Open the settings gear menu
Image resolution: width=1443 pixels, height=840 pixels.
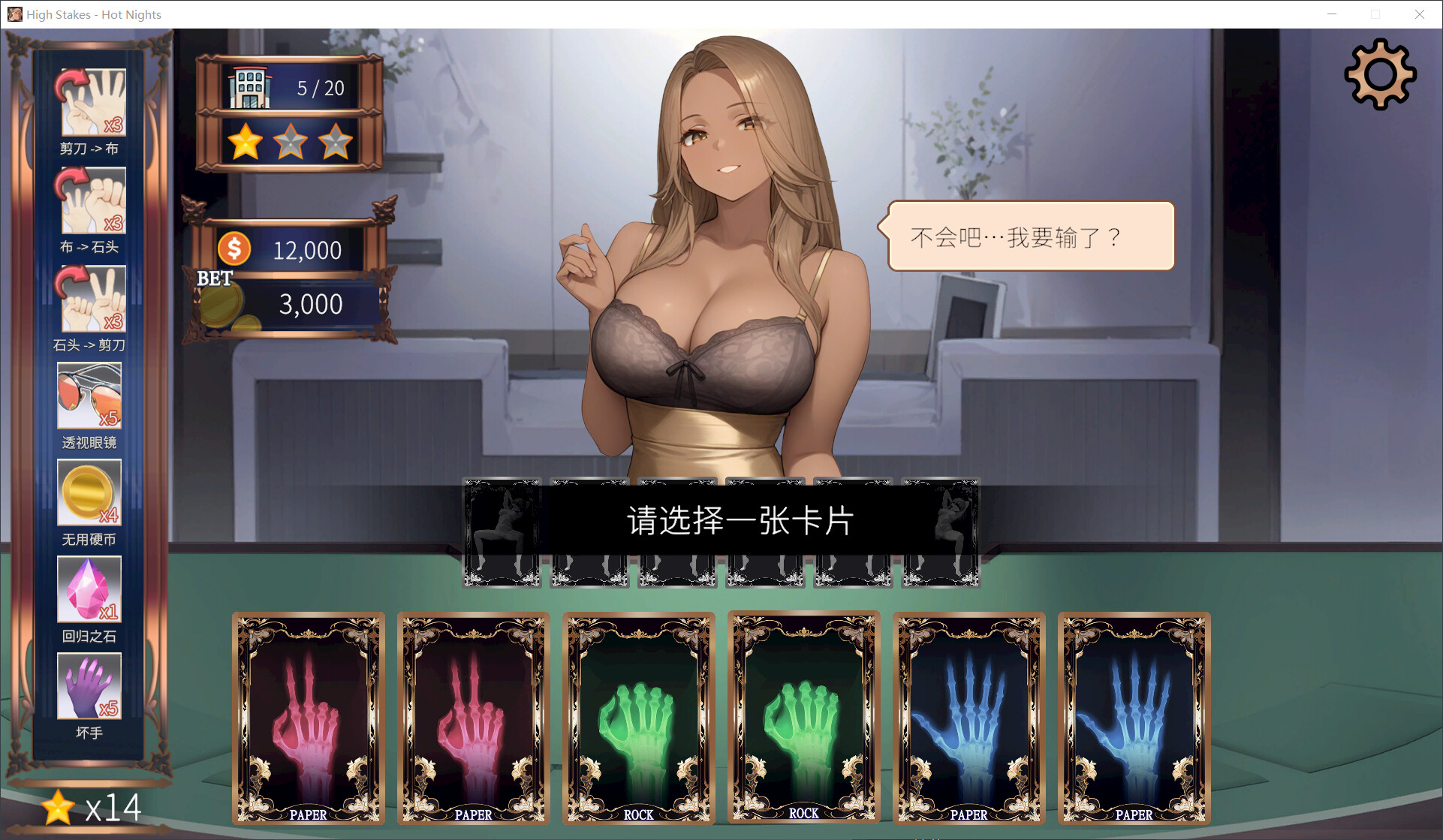[x=1380, y=74]
